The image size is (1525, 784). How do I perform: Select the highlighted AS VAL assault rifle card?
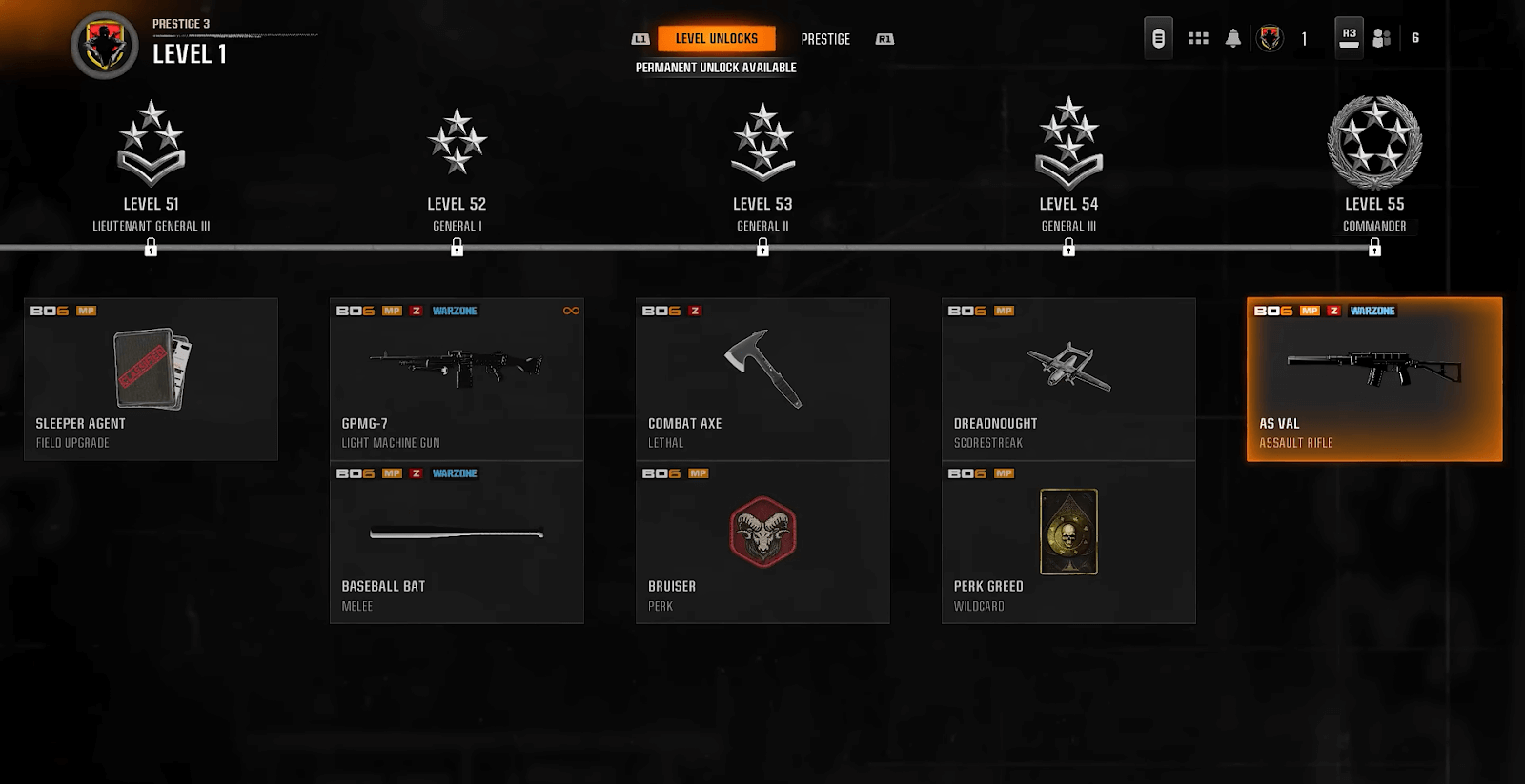point(1373,378)
